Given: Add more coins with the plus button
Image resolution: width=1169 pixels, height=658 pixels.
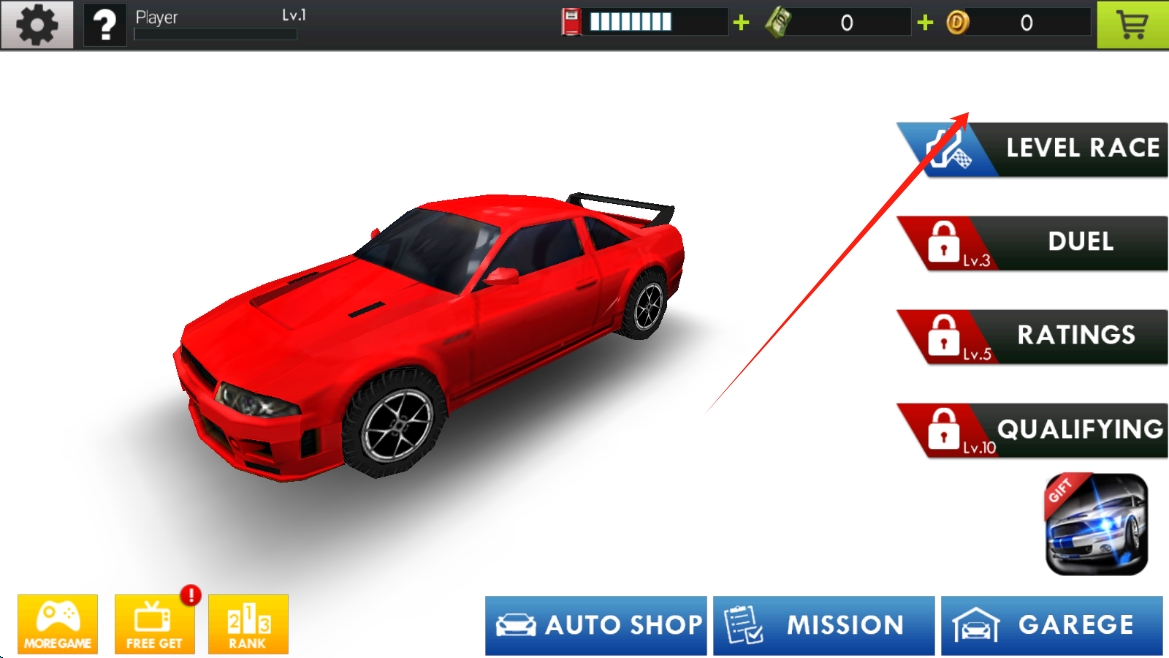Looking at the screenshot, I should click(925, 23).
